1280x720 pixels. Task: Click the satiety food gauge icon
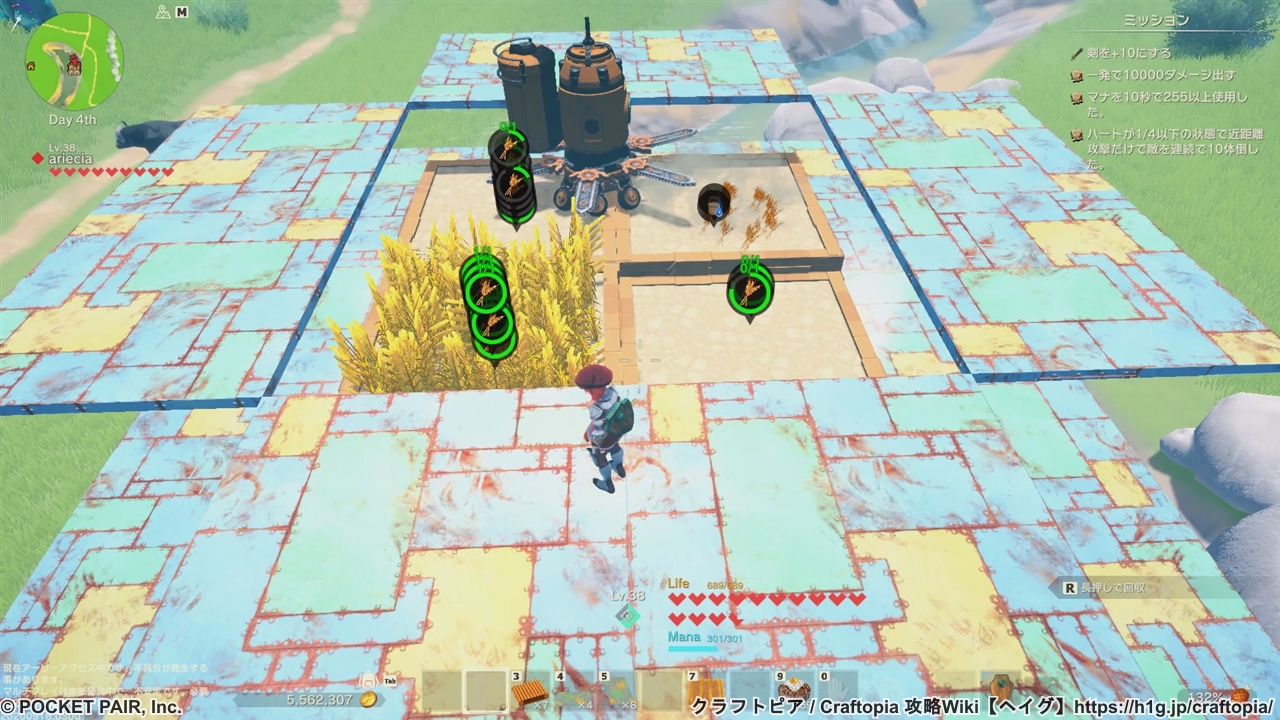pyautogui.click(x=1241, y=696)
